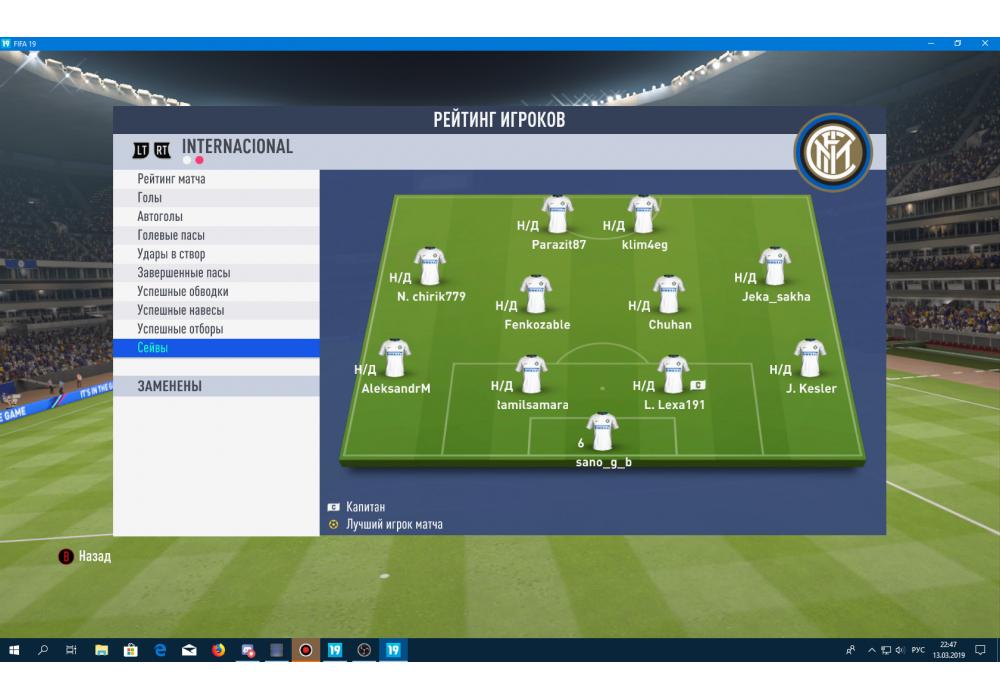
Task: Select Удары в створ in list
Action: pos(215,254)
